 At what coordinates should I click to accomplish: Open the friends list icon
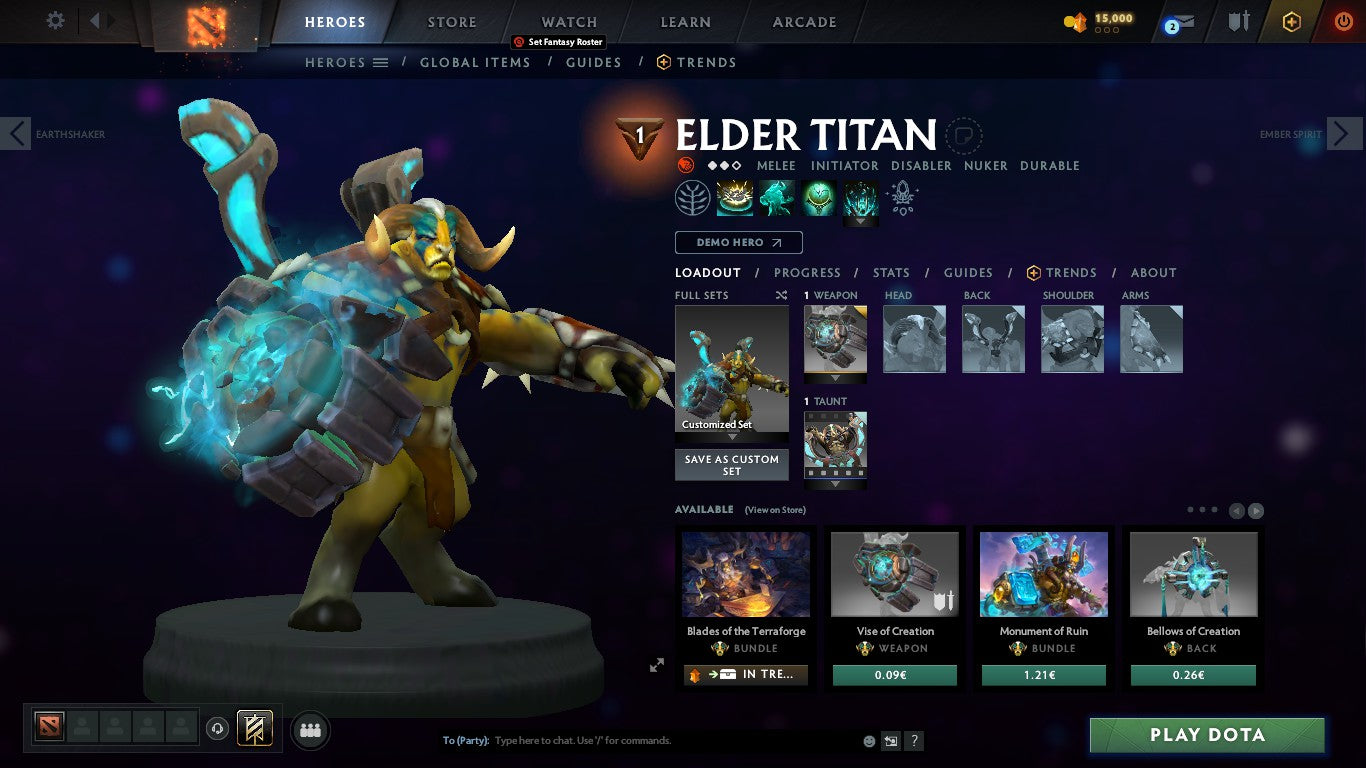click(x=310, y=731)
